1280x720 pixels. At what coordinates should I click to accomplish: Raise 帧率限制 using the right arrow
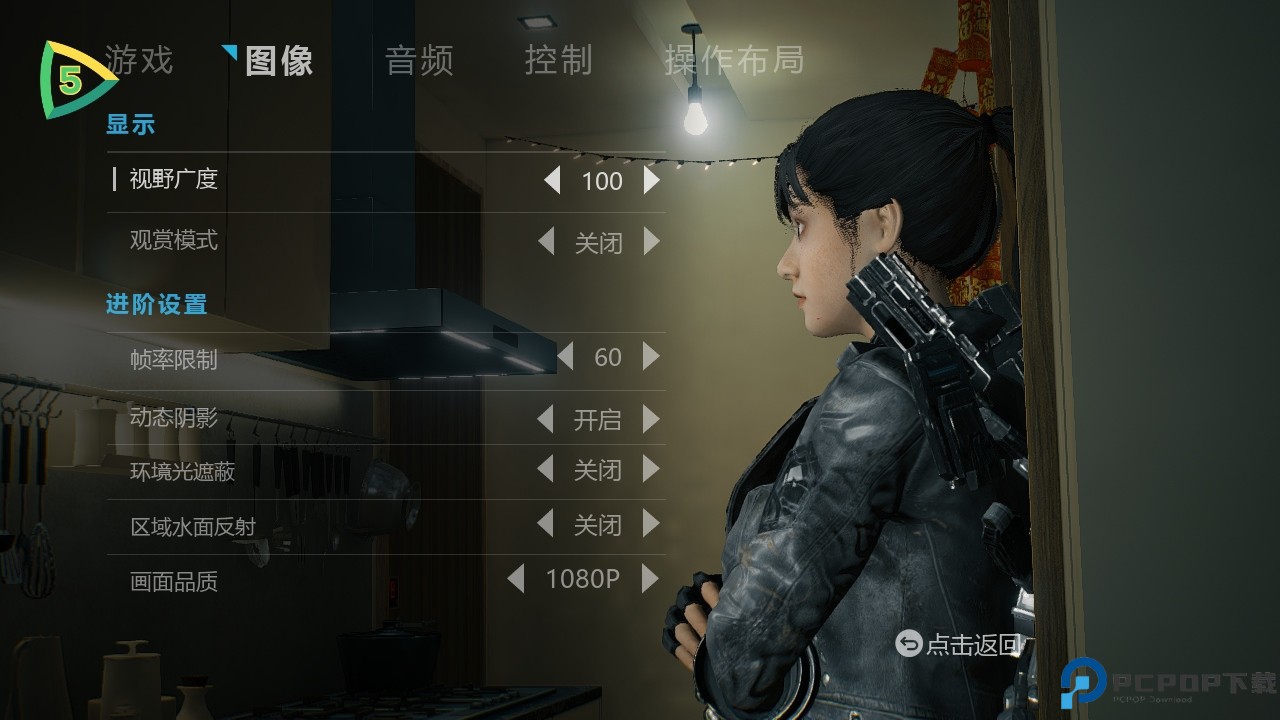(x=652, y=357)
